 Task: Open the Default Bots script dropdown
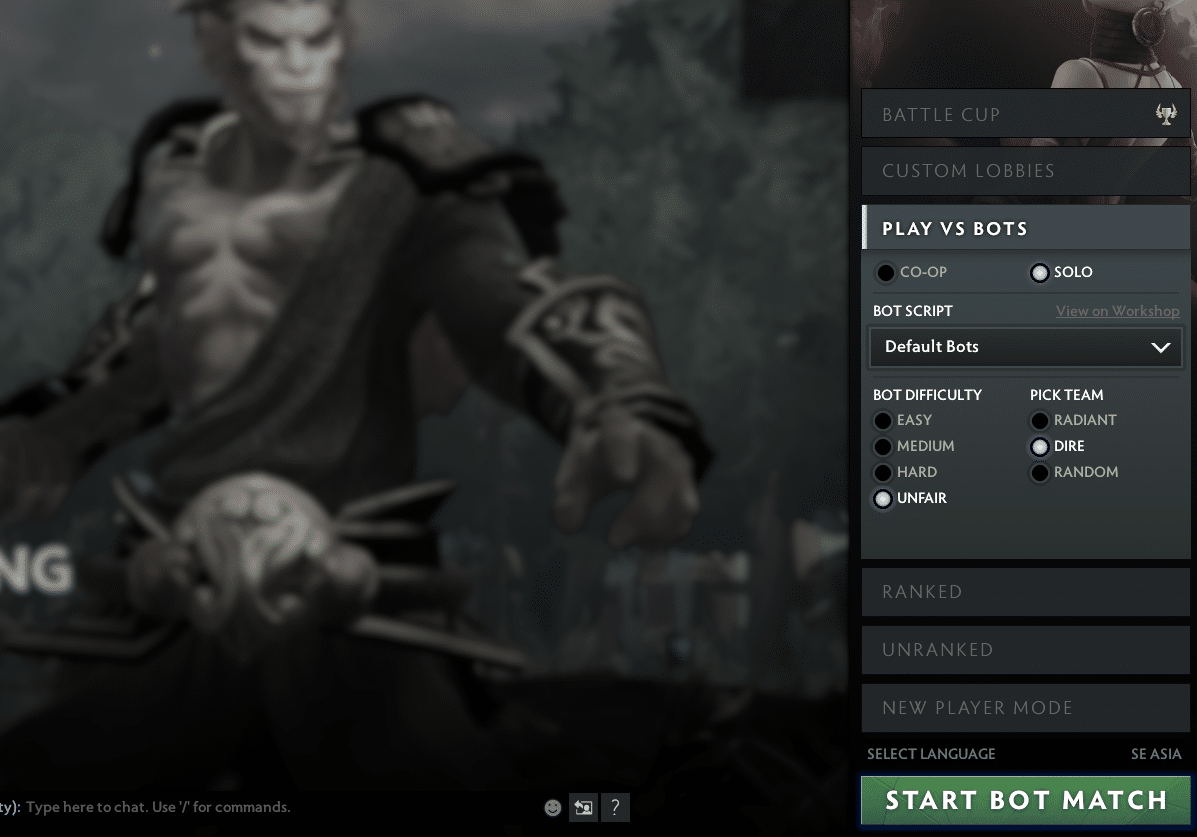click(x=1026, y=347)
